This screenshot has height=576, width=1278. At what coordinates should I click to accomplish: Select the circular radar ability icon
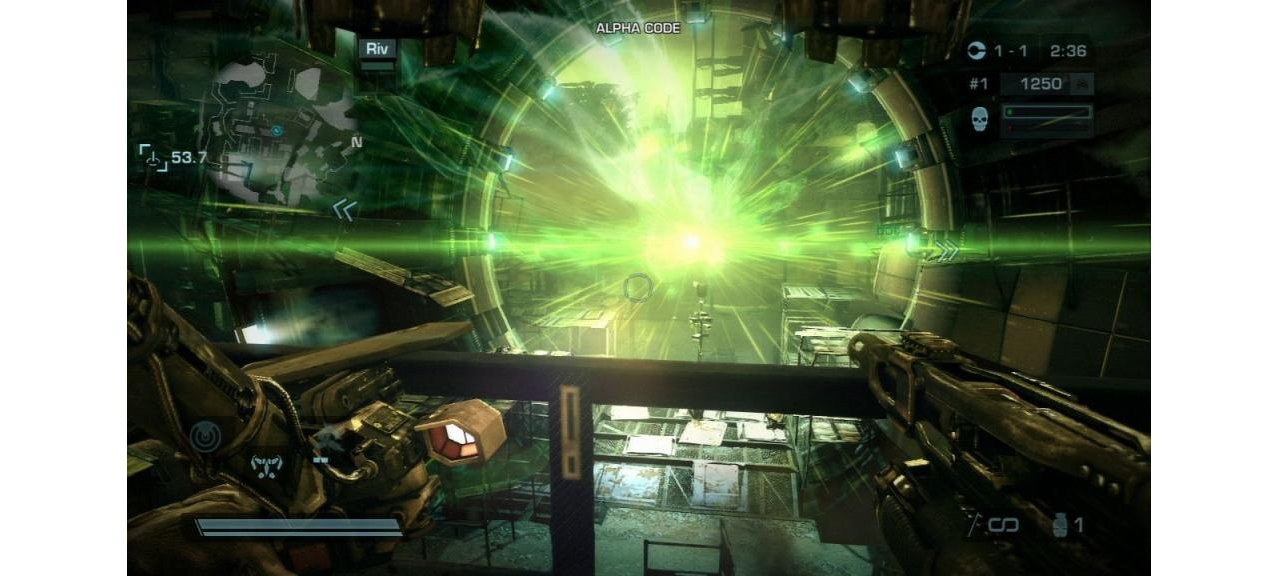pyautogui.click(x=207, y=436)
